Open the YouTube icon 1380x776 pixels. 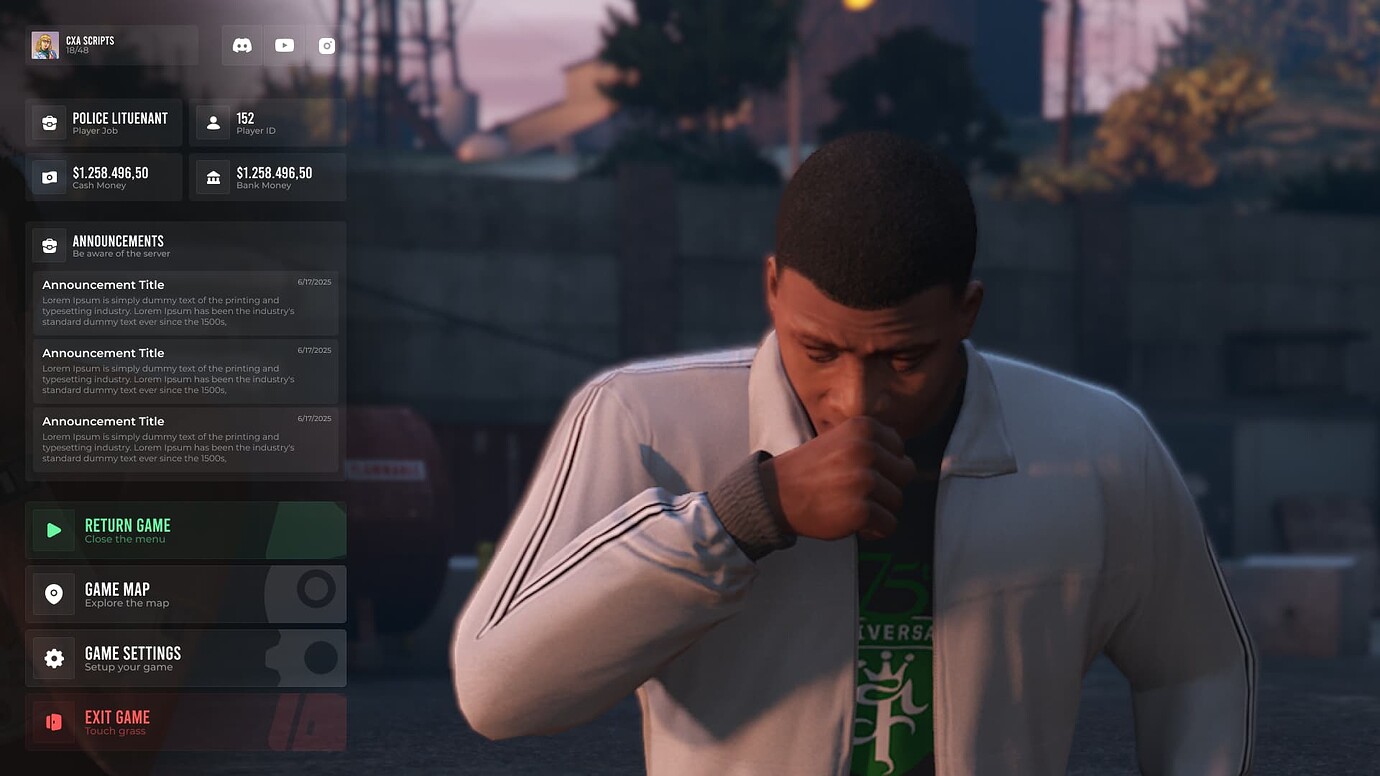(284, 44)
